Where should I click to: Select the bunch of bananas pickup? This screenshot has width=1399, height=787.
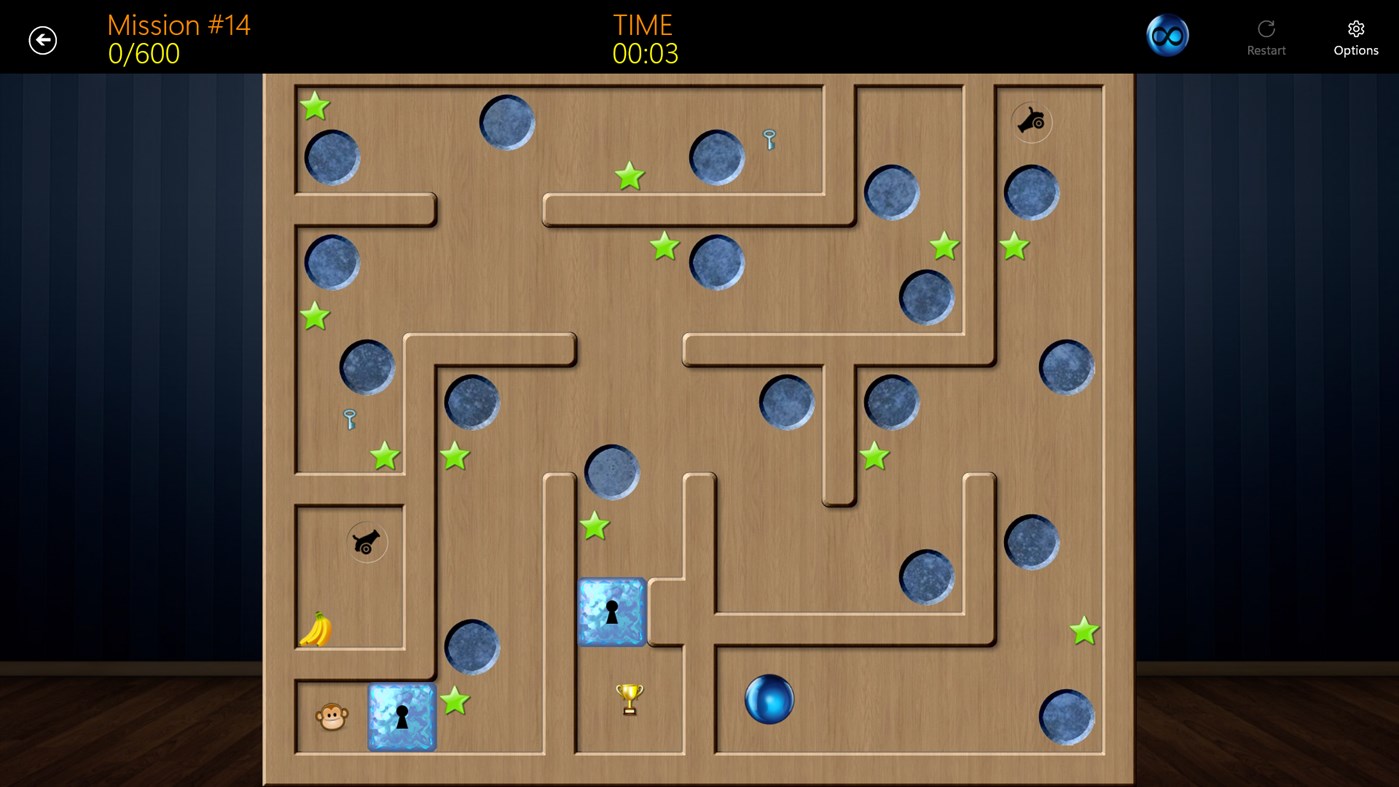(314, 630)
